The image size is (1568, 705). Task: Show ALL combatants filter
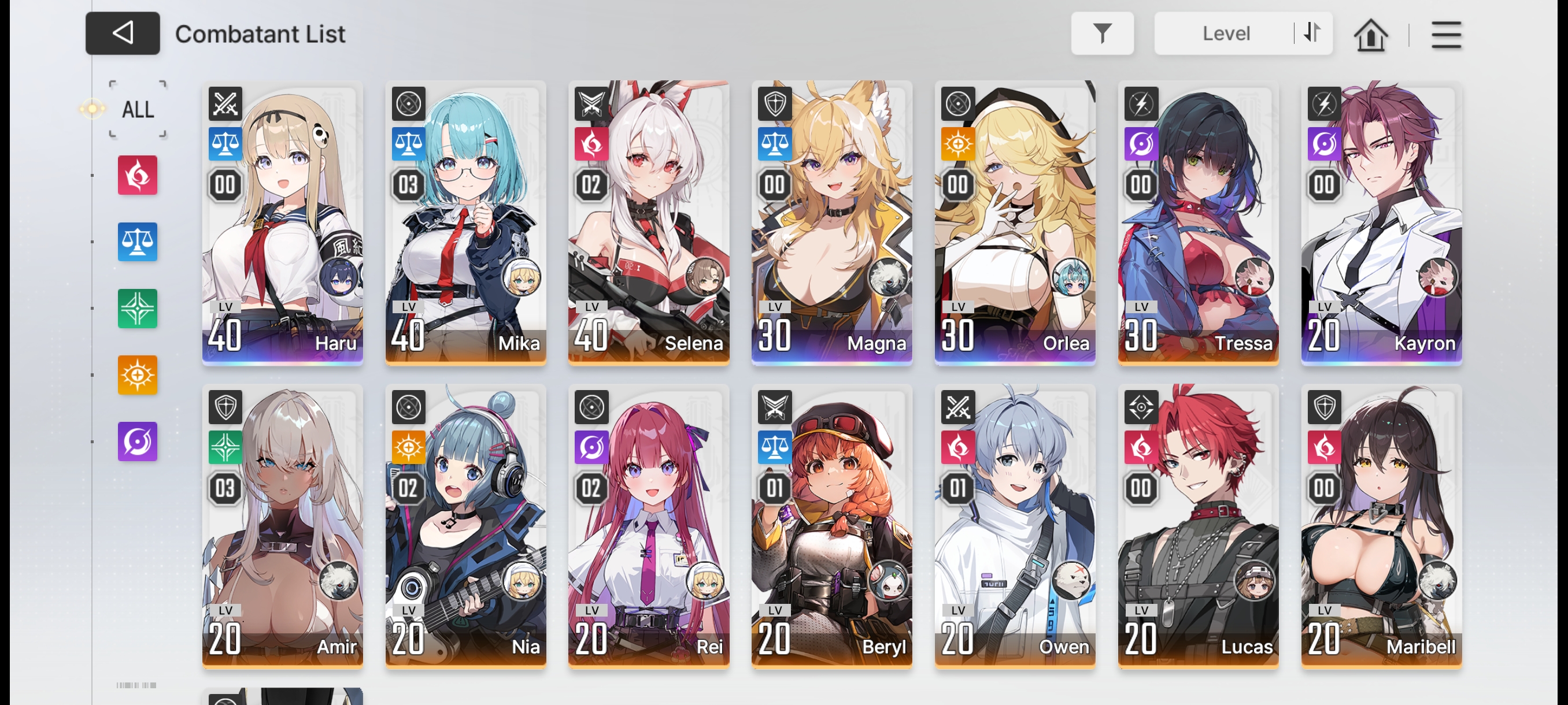138,109
